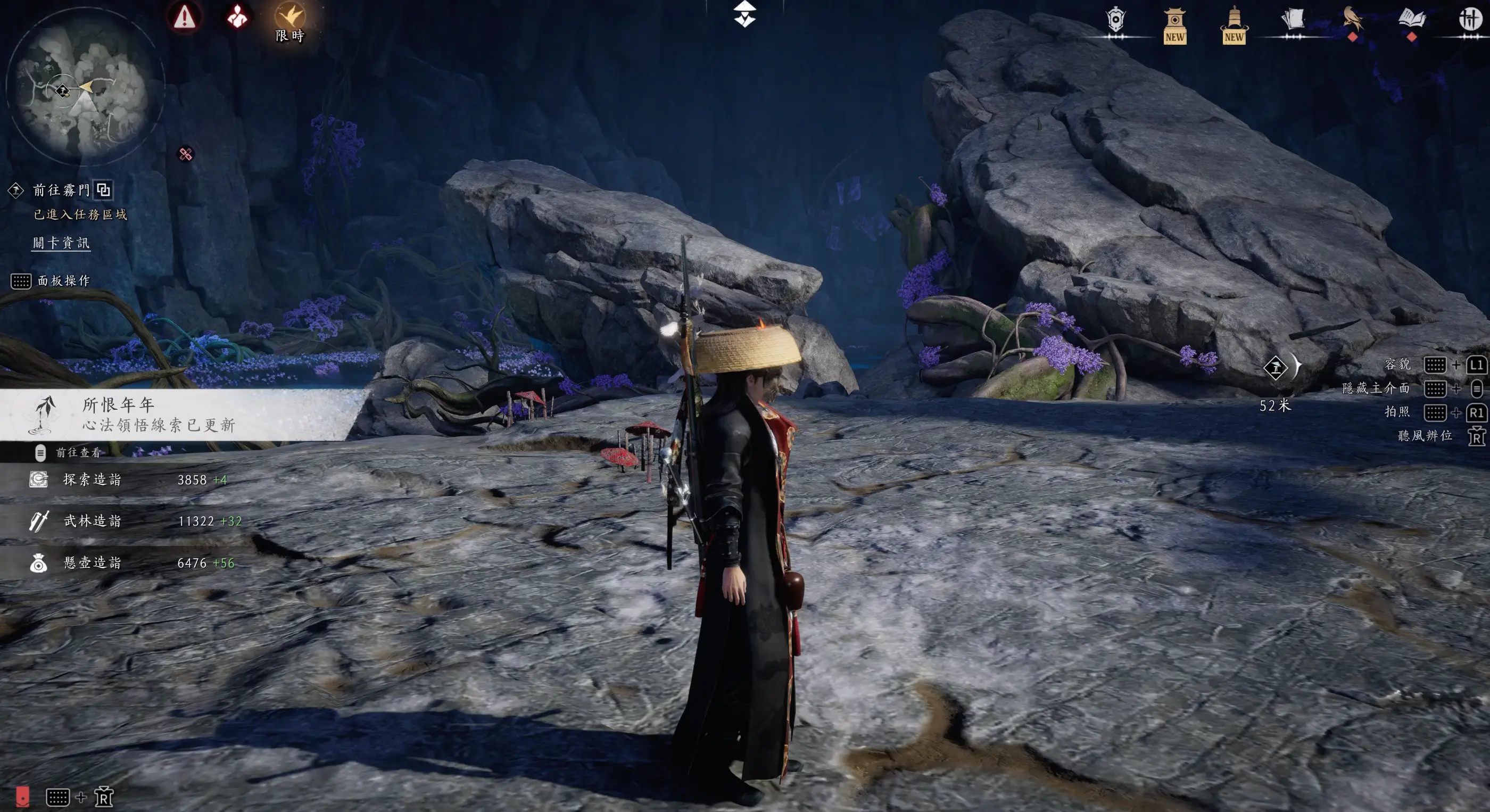
Task: Click the round twin-swords emblem icon
Action: 1470,20
